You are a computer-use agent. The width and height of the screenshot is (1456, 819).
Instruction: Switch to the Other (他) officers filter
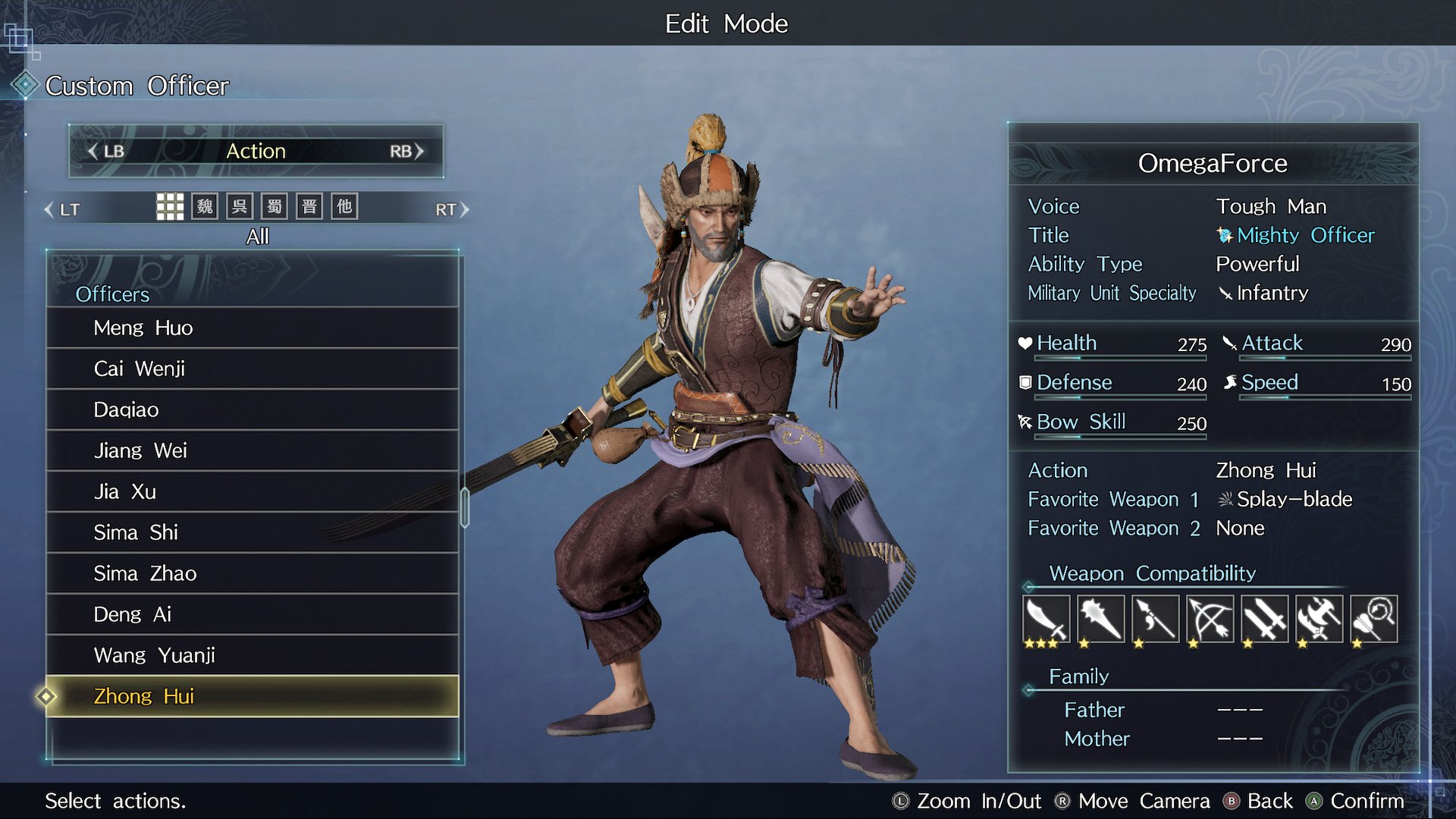tap(344, 206)
